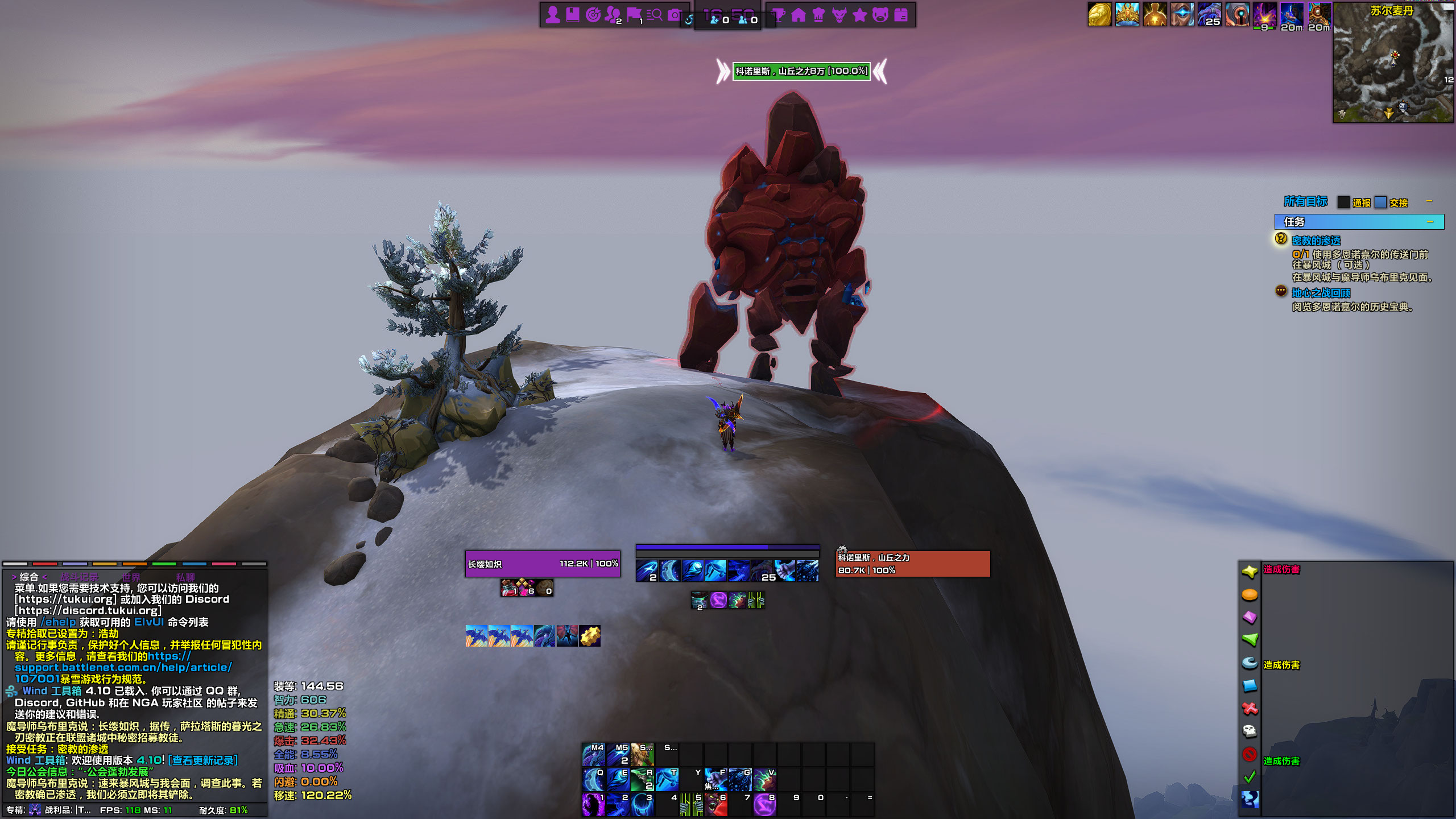The height and width of the screenshot is (819, 1456).
Task: Open the camera screenshot icon
Action: tap(675, 15)
